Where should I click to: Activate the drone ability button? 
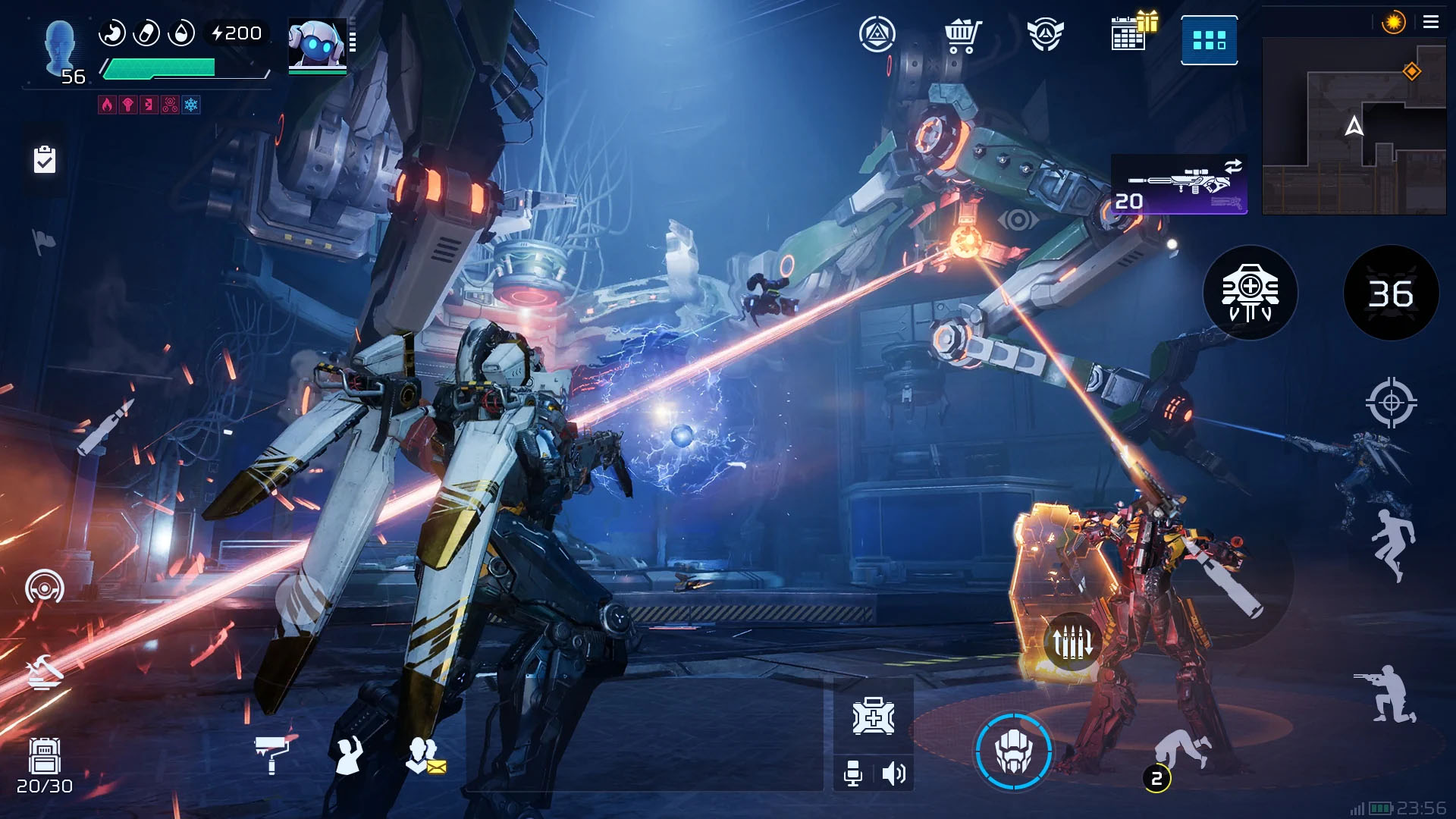[1250, 293]
